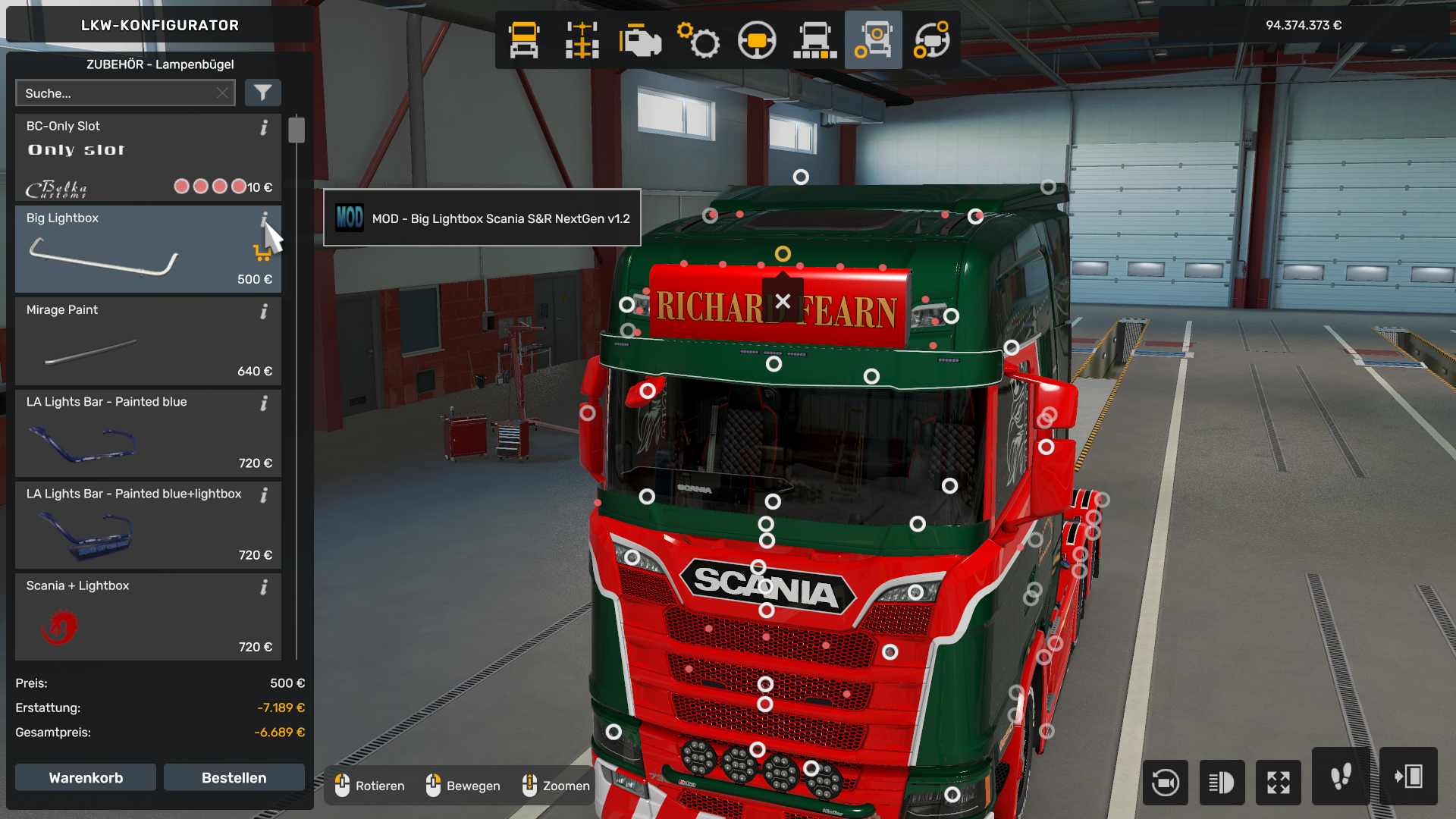Open the chassis configuration tab
Viewport: 1456px width, 819px height.
582,40
